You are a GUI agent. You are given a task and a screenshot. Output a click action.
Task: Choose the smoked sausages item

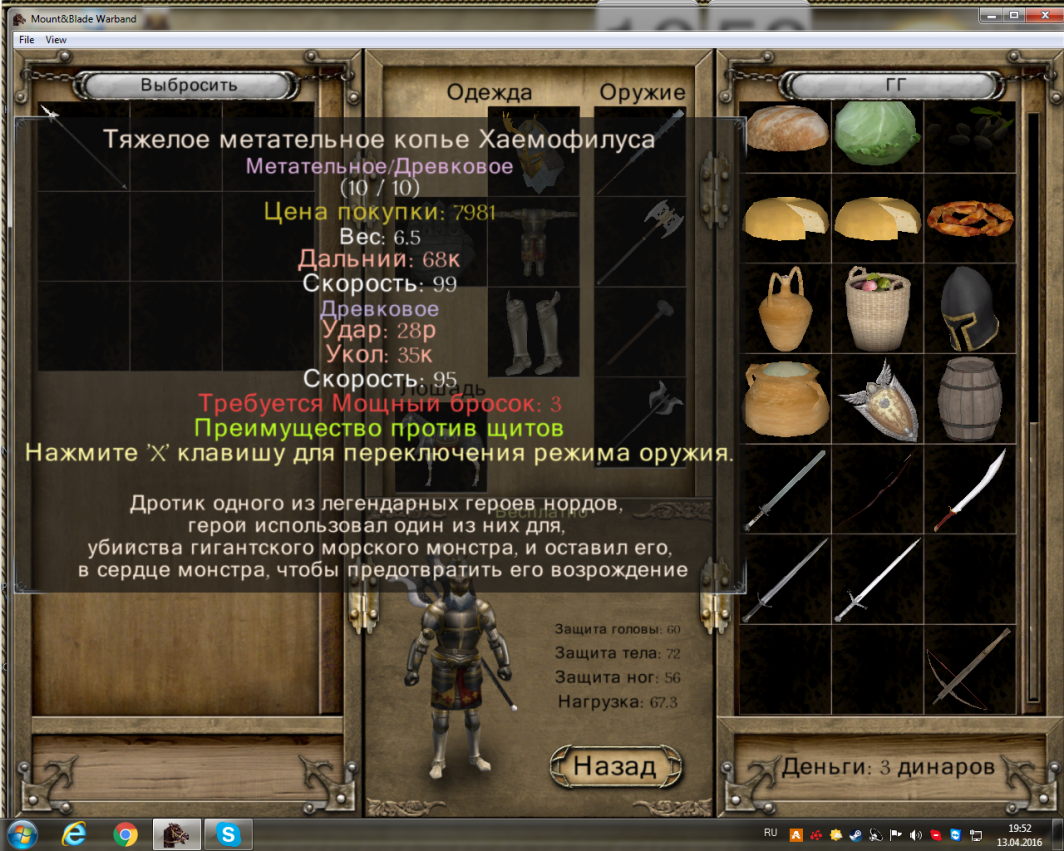(x=968, y=217)
